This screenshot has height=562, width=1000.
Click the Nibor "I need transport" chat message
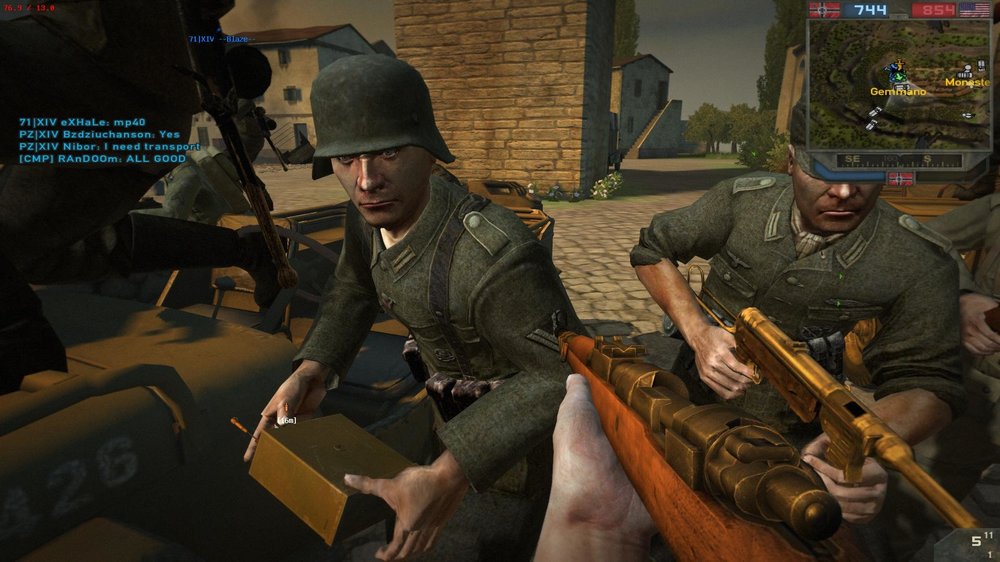coord(110,146)
